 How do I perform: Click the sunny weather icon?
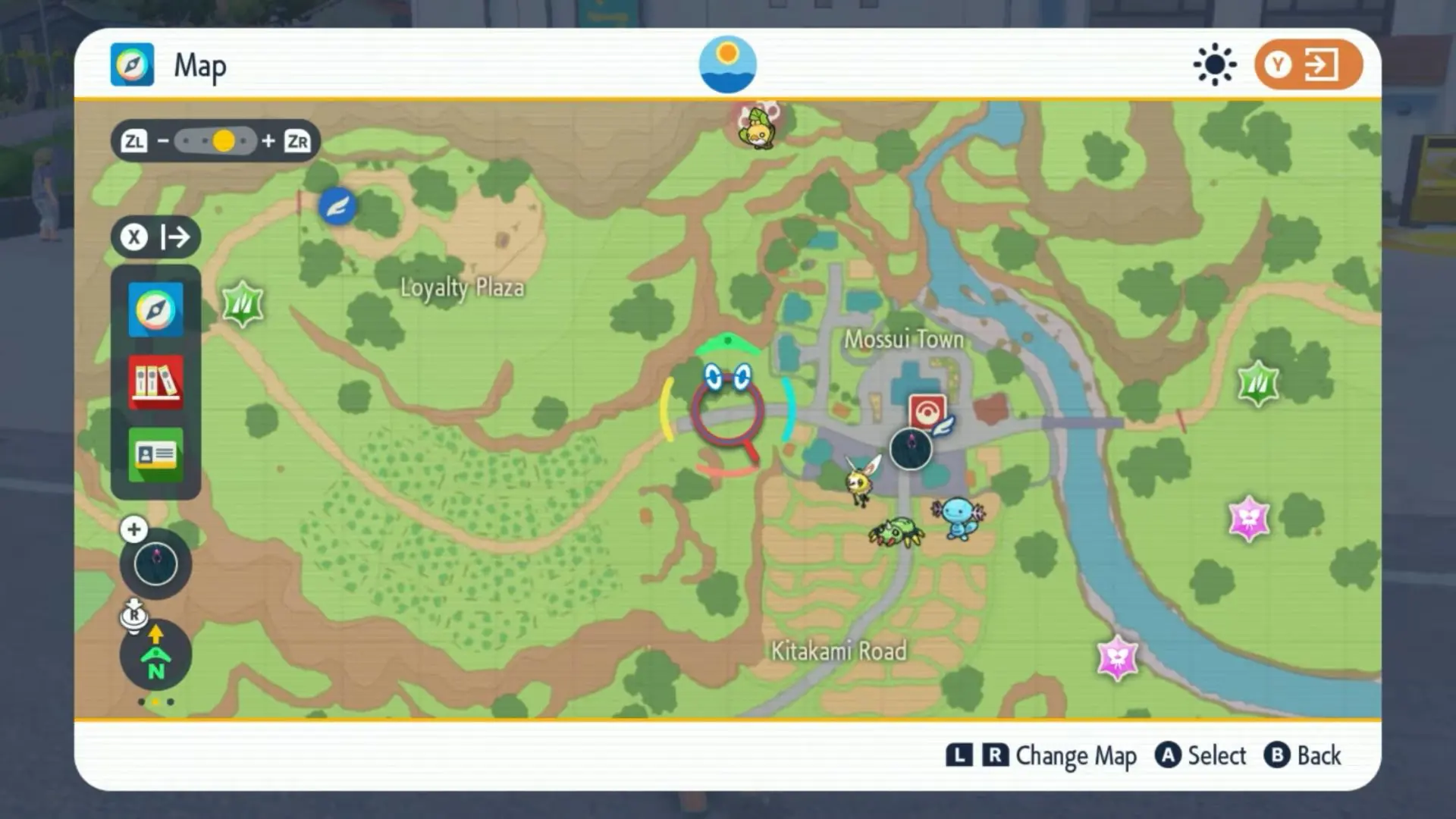[1214, 64]
